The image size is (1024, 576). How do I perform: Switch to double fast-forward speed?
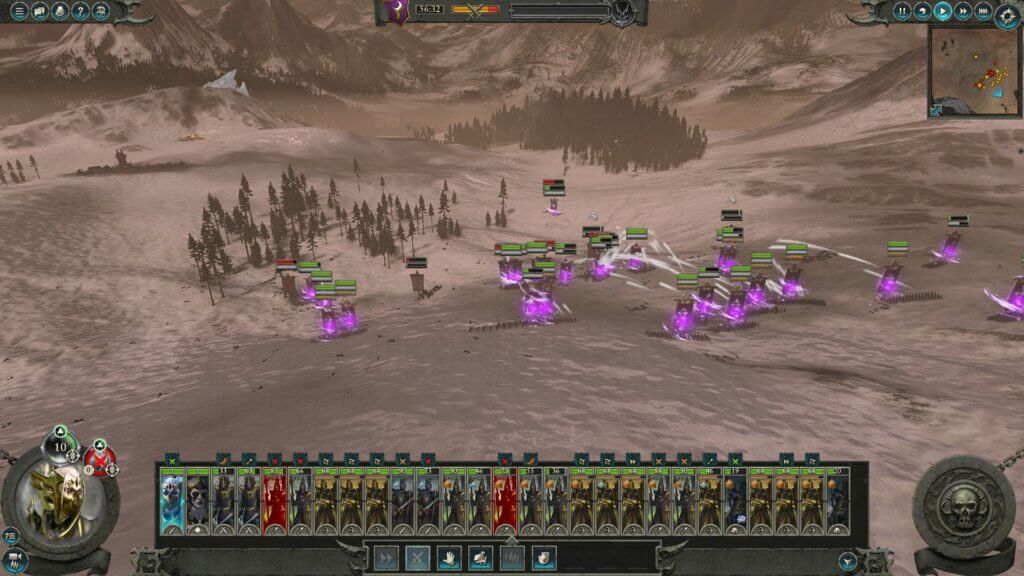pyautogui.click(x=962, y=12)
